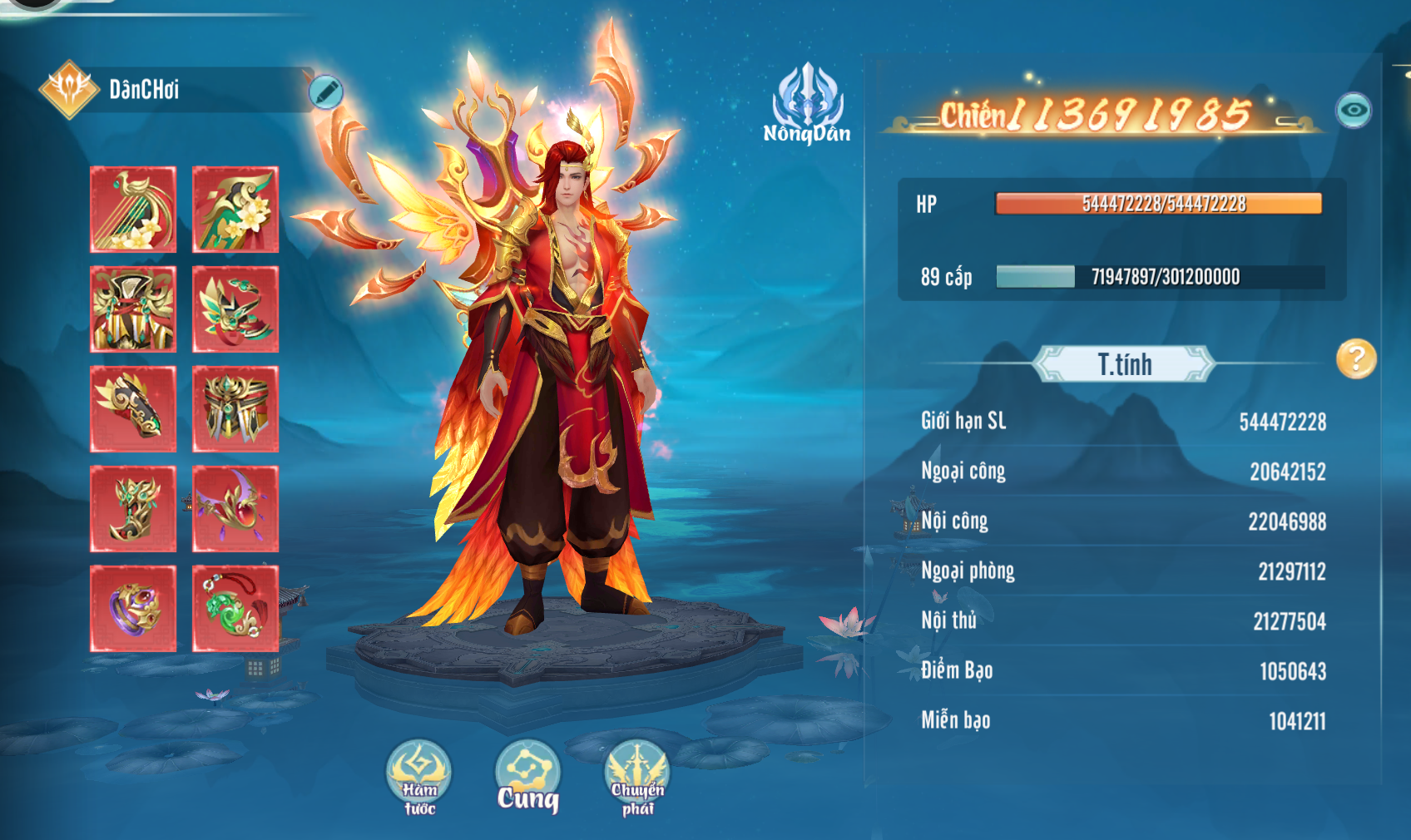1411x840 pixels.
Task: Select the boots equipment slot
Action: click(x=133, y=509)
